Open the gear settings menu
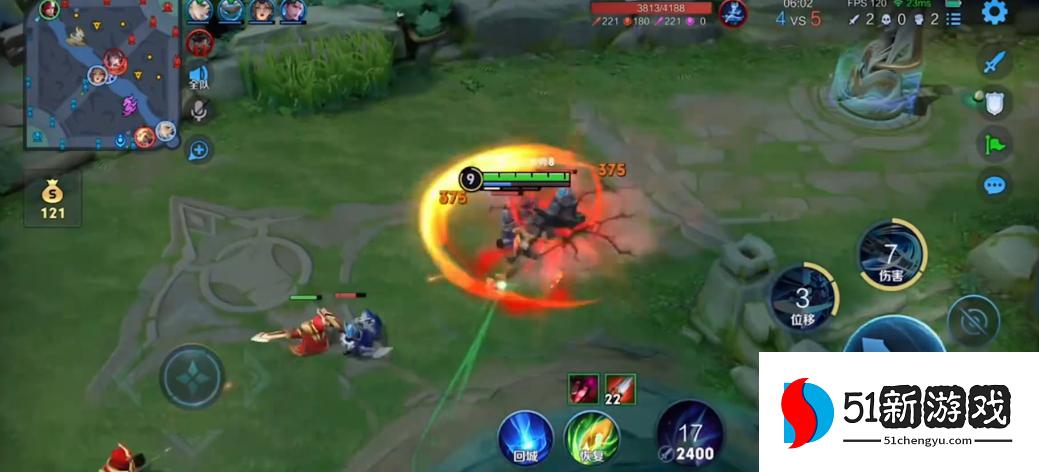1039x472 pixels. [994, 13]
